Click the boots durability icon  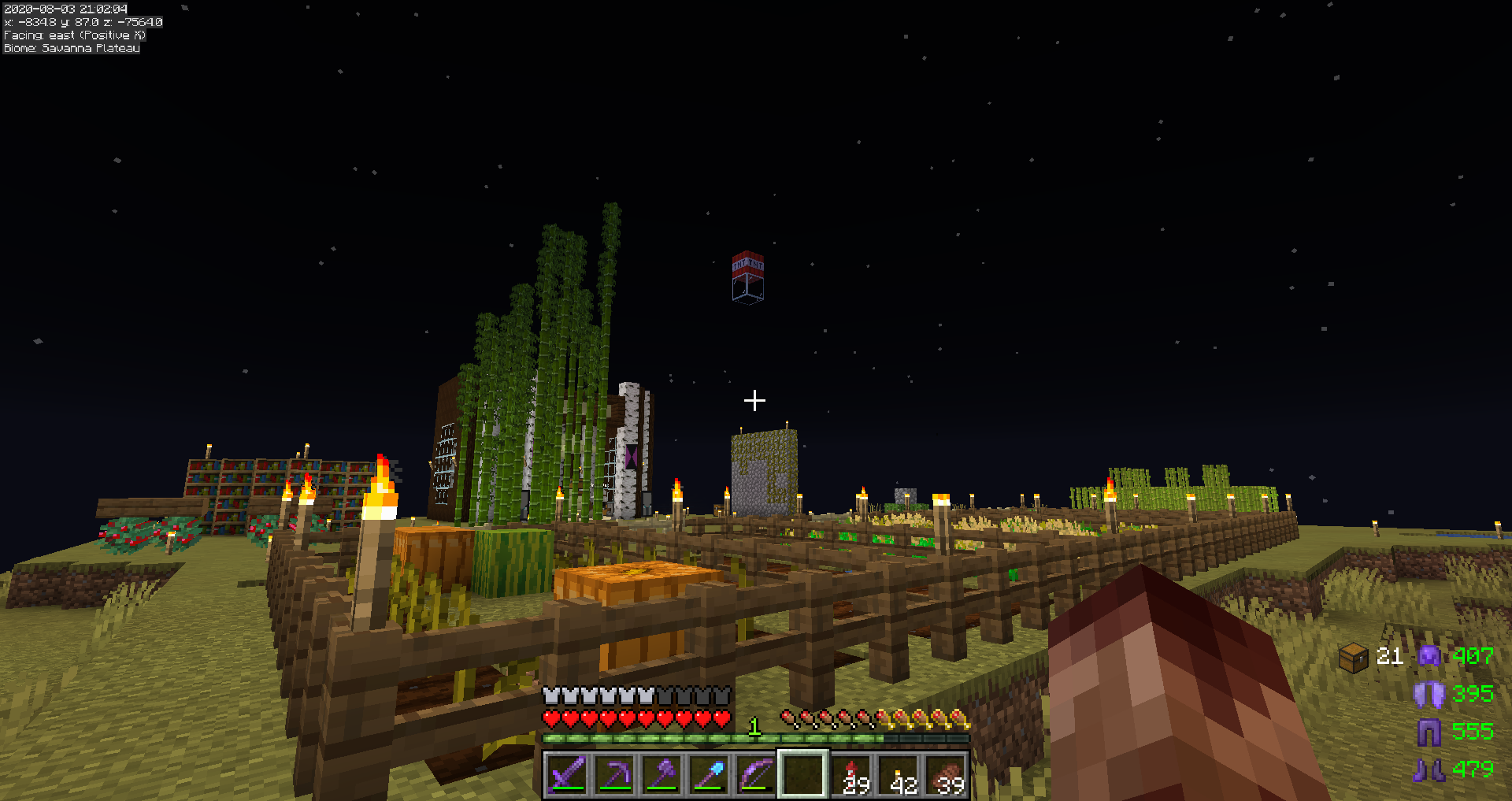tap(1429, 769)
